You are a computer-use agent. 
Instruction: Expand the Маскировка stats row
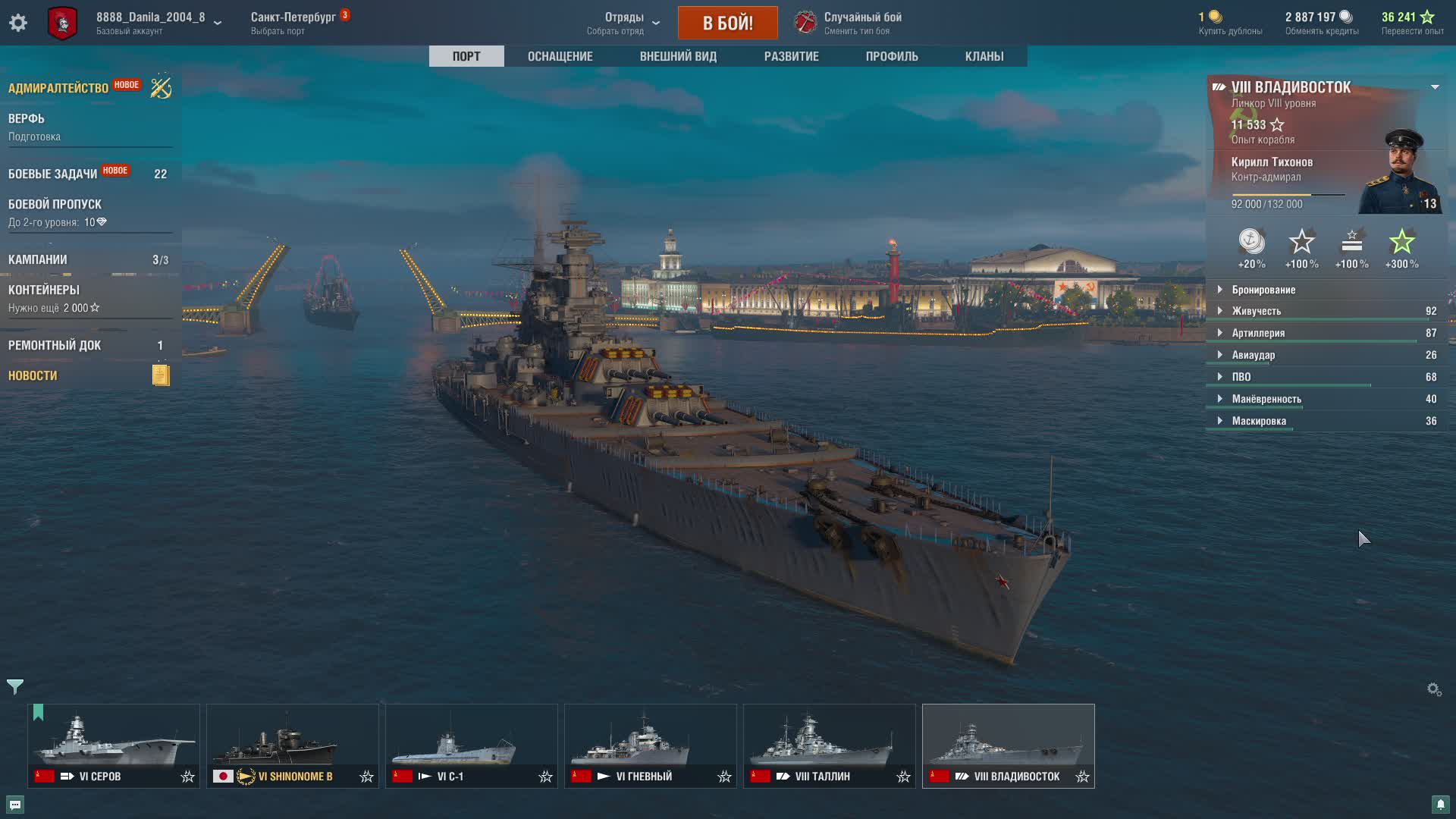click(1259, 421)
